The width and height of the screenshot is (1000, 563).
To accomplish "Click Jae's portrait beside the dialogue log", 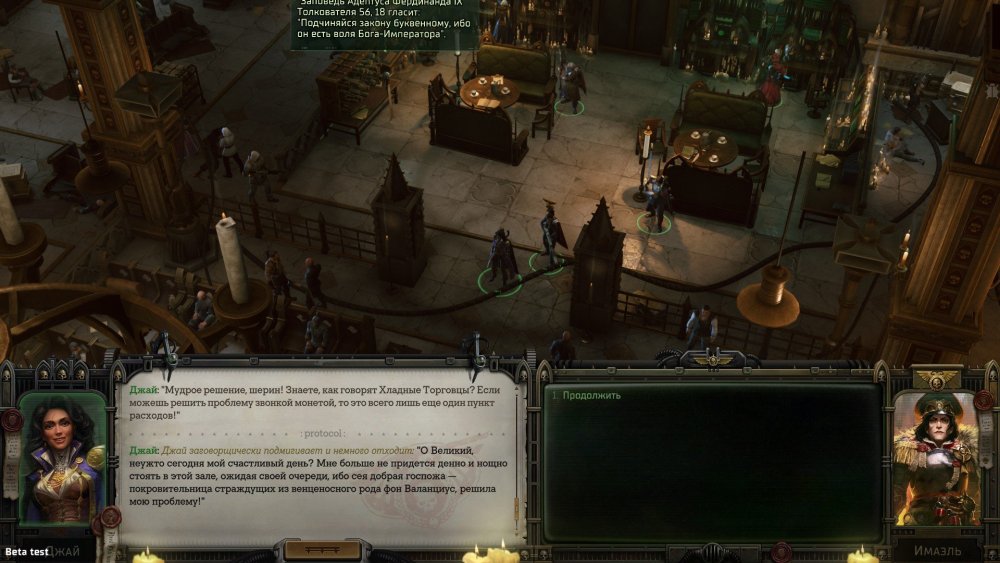I will [63, 458].
